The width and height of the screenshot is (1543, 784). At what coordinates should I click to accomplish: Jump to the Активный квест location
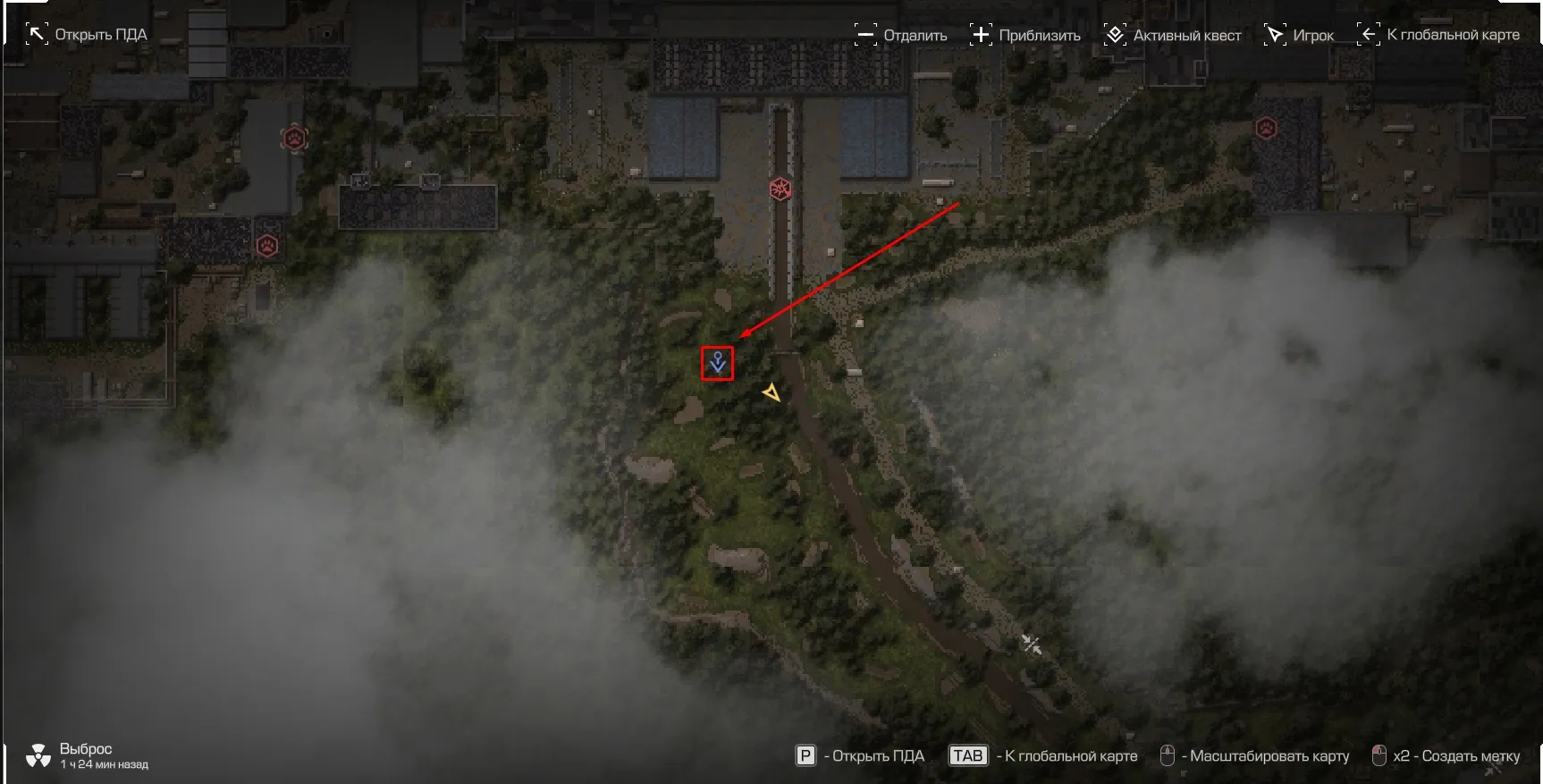click(x=1173, y=35)
